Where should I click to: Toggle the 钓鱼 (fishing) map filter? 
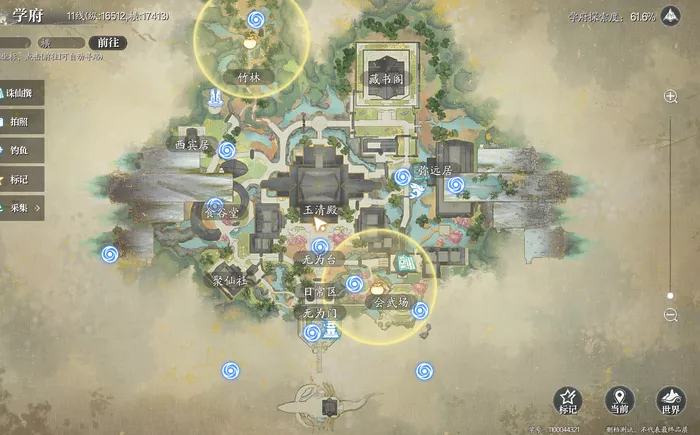tap(22, 150)
